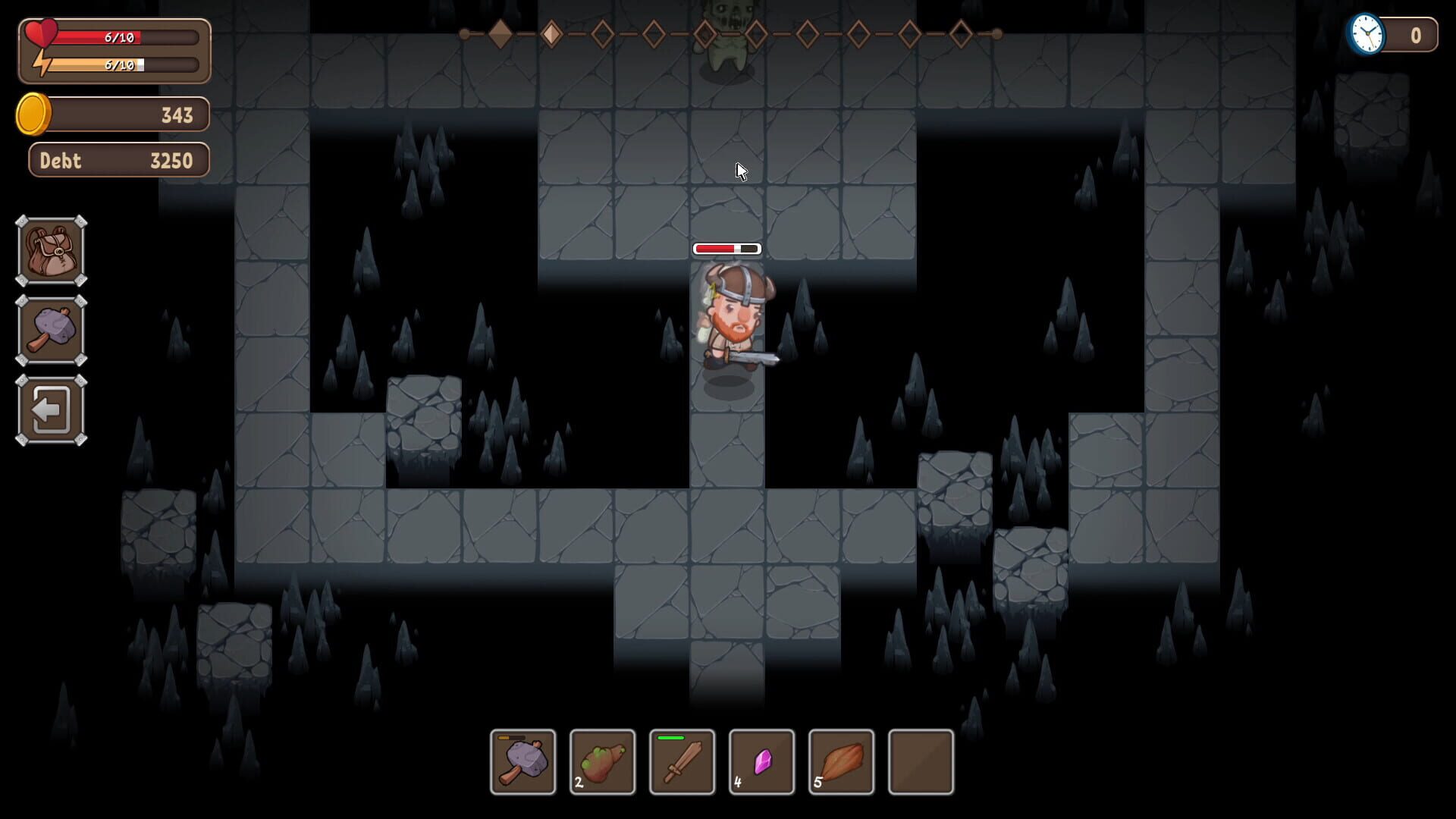The width and height of the screenshot is (1456, 819).
Task: Select the stone hammer in the hotbar
Action: click(522, 762)
